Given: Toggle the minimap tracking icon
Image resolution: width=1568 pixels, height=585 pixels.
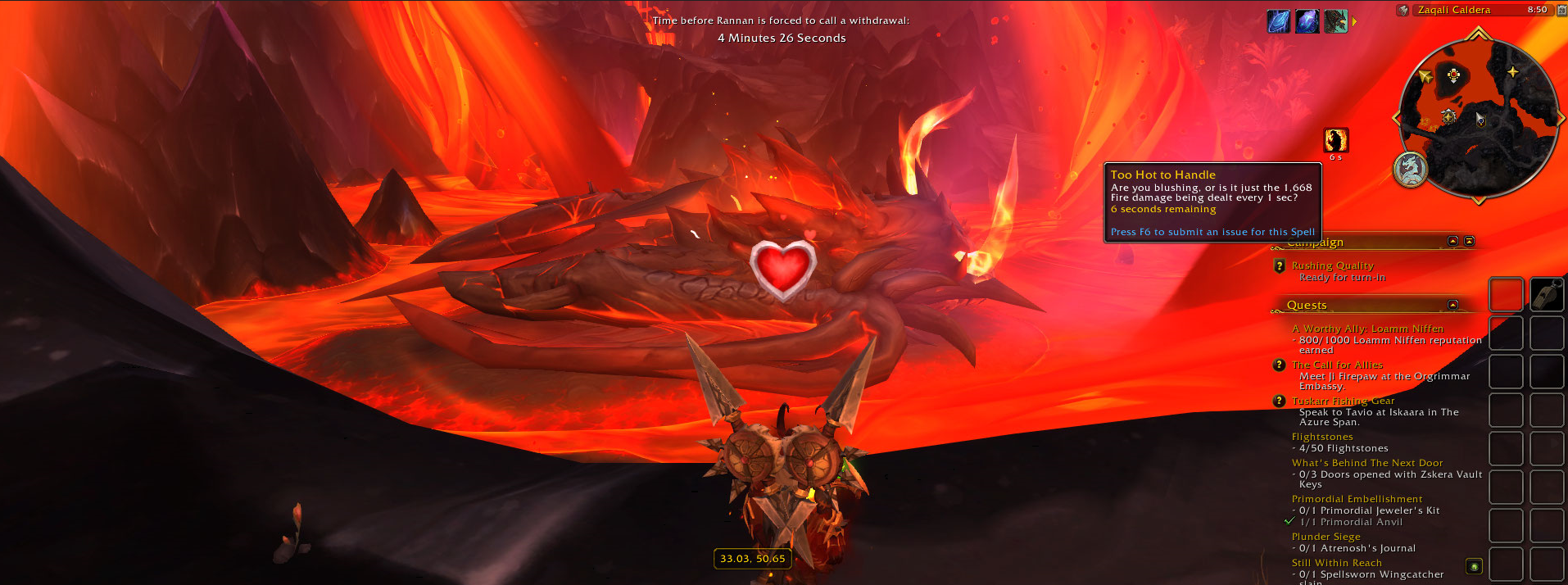Looking at the screenshot, I should pyautogui.click(x=1403, y=11).
